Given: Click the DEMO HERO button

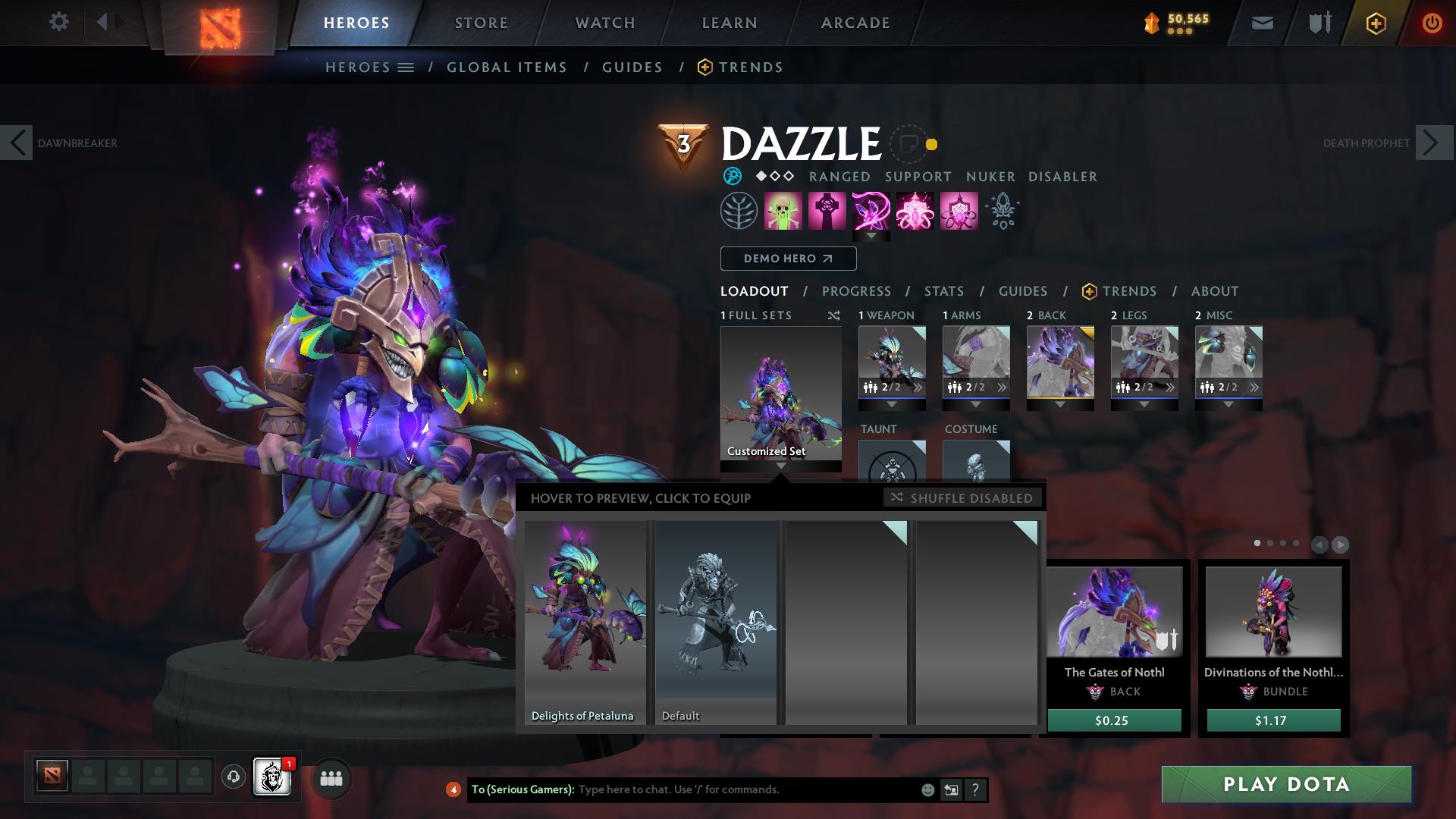Looking at the screenshot, I should (787, 258).
